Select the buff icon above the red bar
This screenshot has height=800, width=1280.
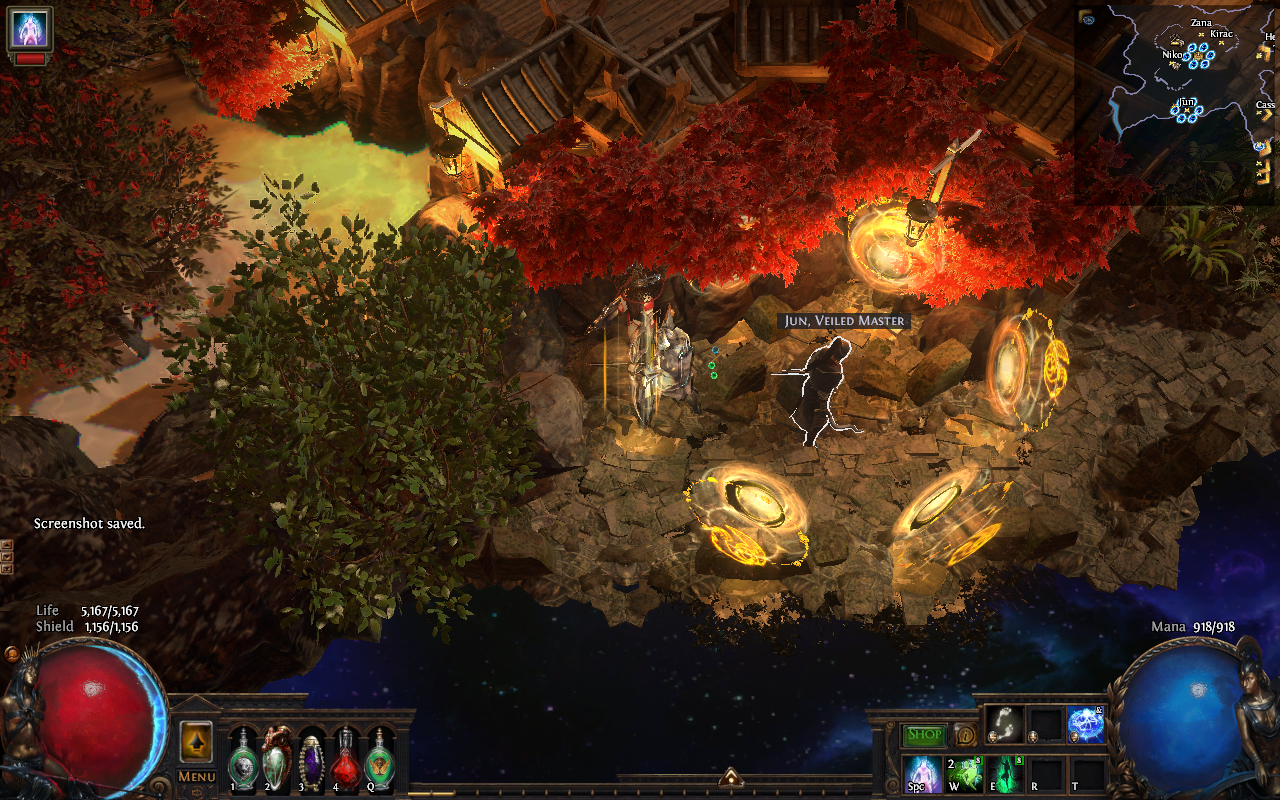click(29, 28)
